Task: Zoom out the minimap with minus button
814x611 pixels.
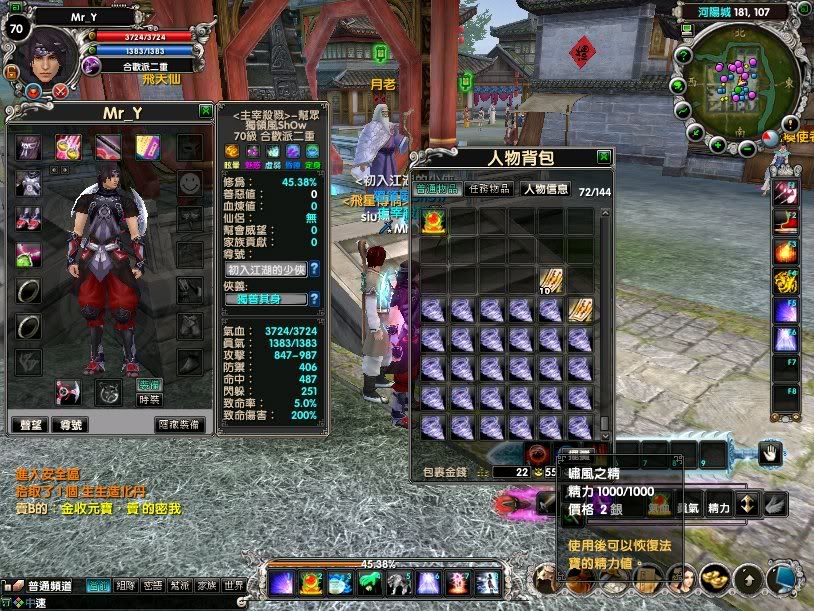Action: [x=747, y=148]
